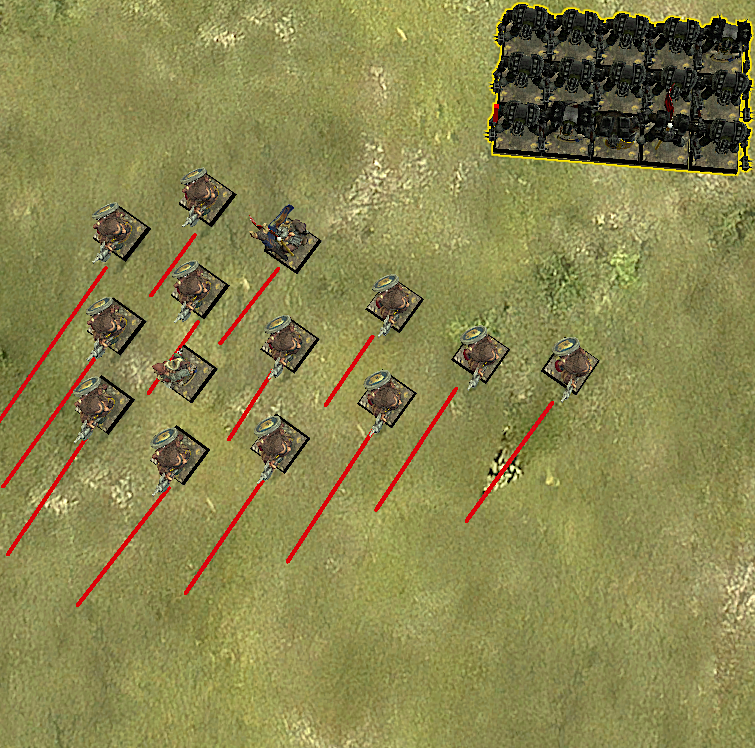Select the yellow-outlined dark infantry regiment
This screenshot has height=748, width=755.
click(620, 85)
